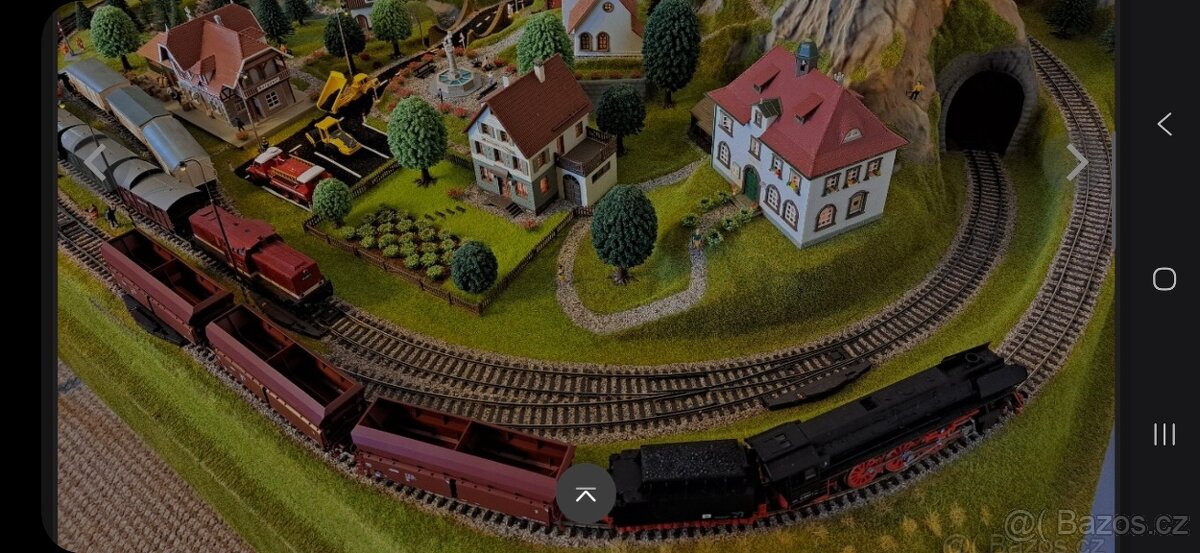Open the Android recent apps view
The width and height of the screenshot is (1200, 553).
click(x=1164, y=434)
